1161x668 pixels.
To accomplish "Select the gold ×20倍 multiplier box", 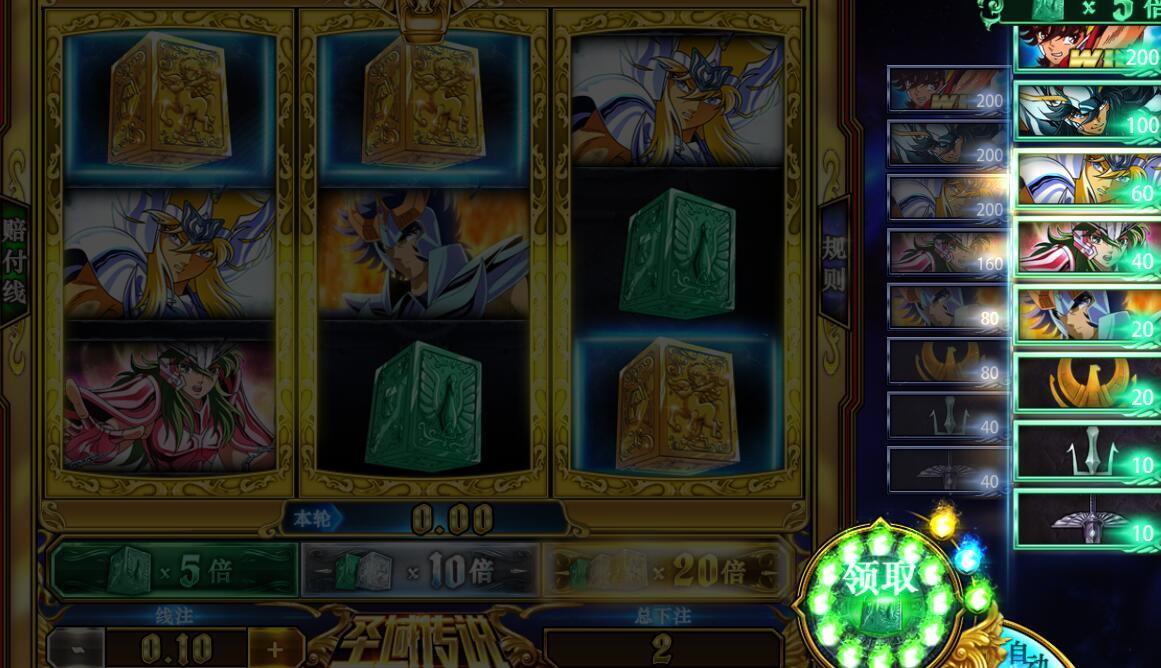I will [665, 570].
